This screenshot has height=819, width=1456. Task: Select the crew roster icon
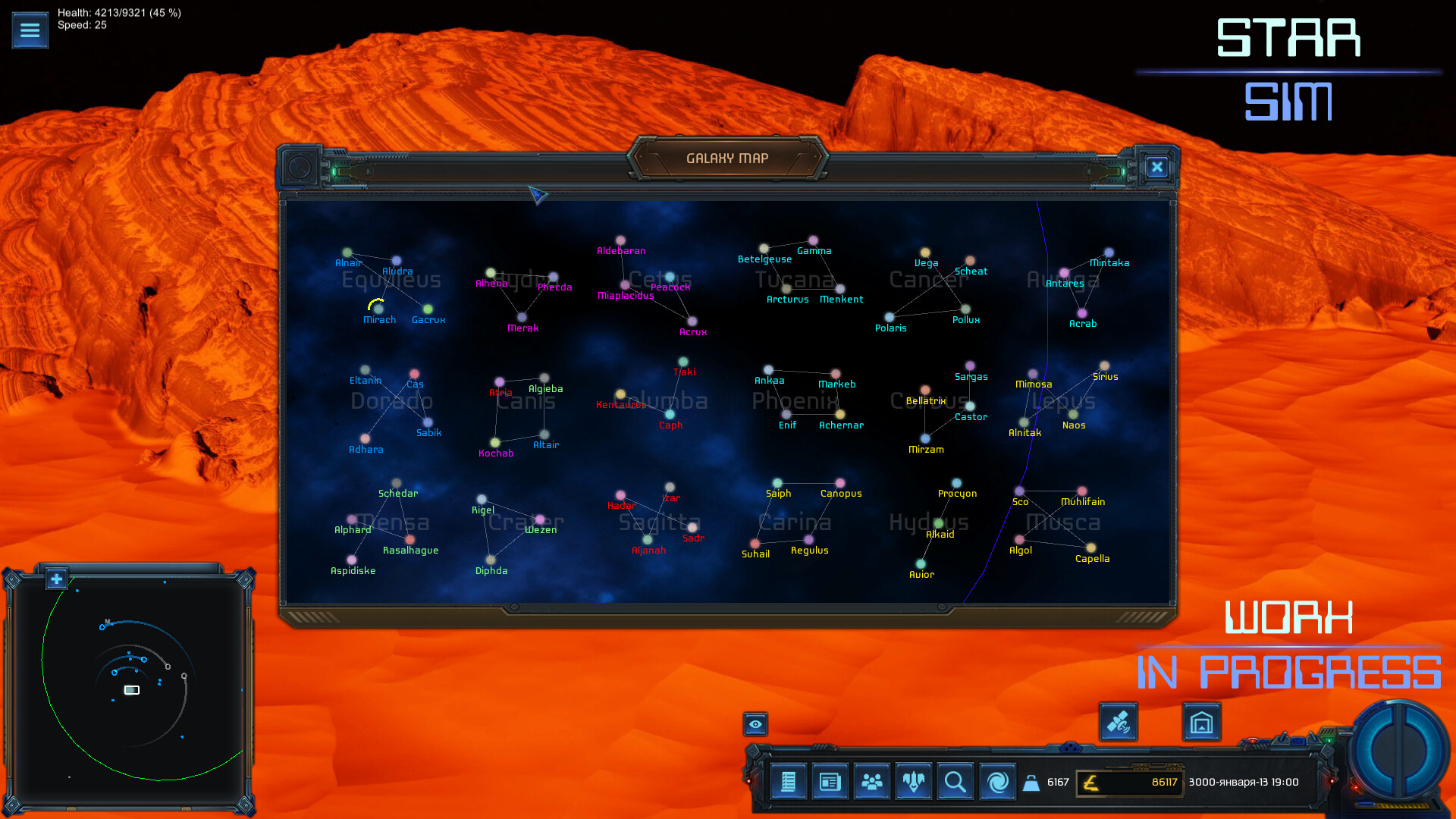(x=872, y=782)
